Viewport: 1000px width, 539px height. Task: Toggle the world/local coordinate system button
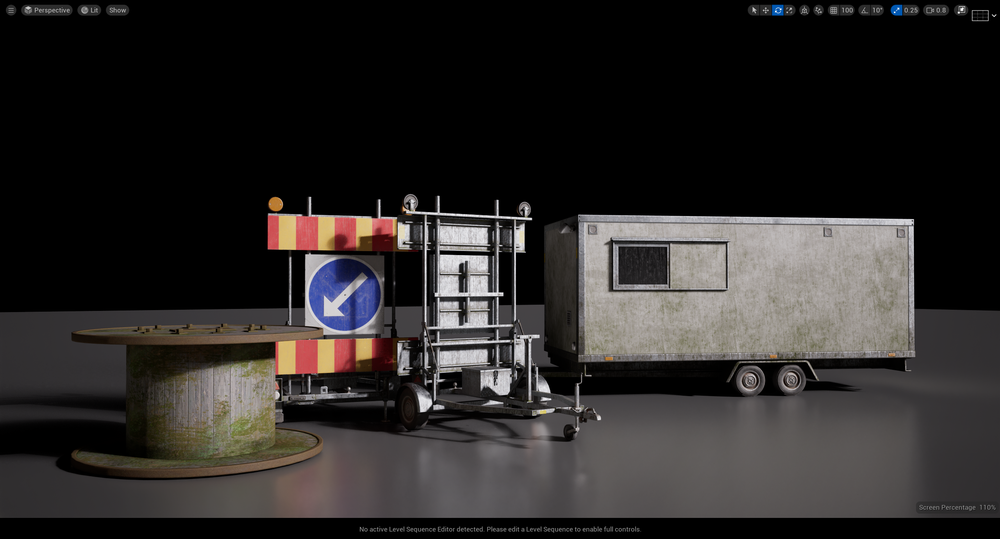click(x=805, y=10)
